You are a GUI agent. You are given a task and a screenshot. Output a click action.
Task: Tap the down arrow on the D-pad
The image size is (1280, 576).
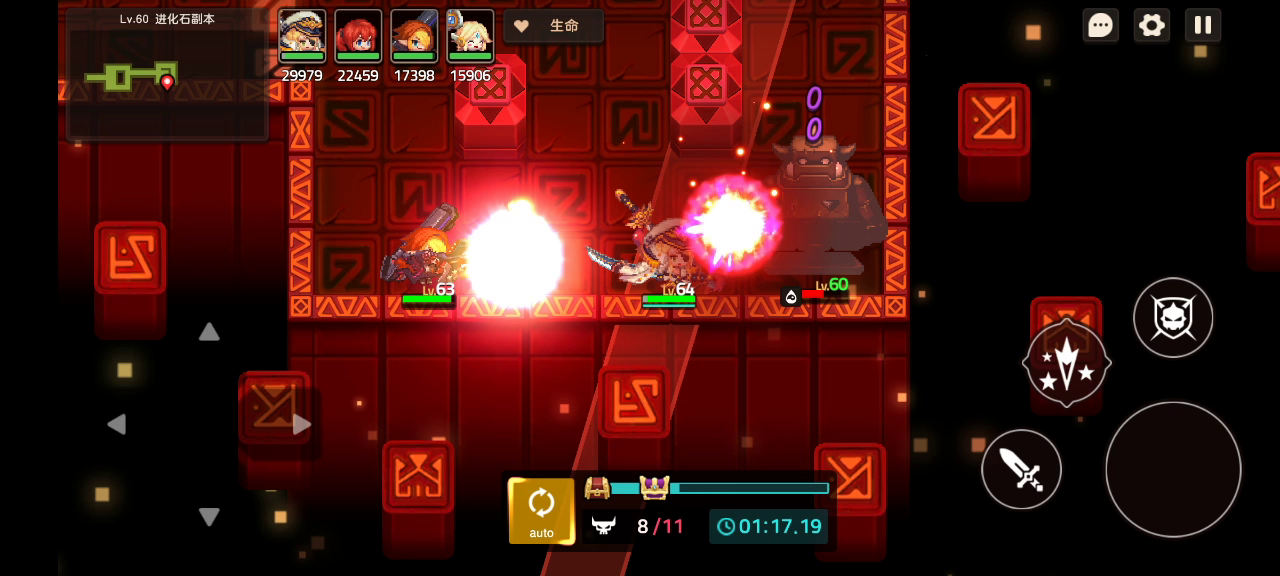[209, 516]
